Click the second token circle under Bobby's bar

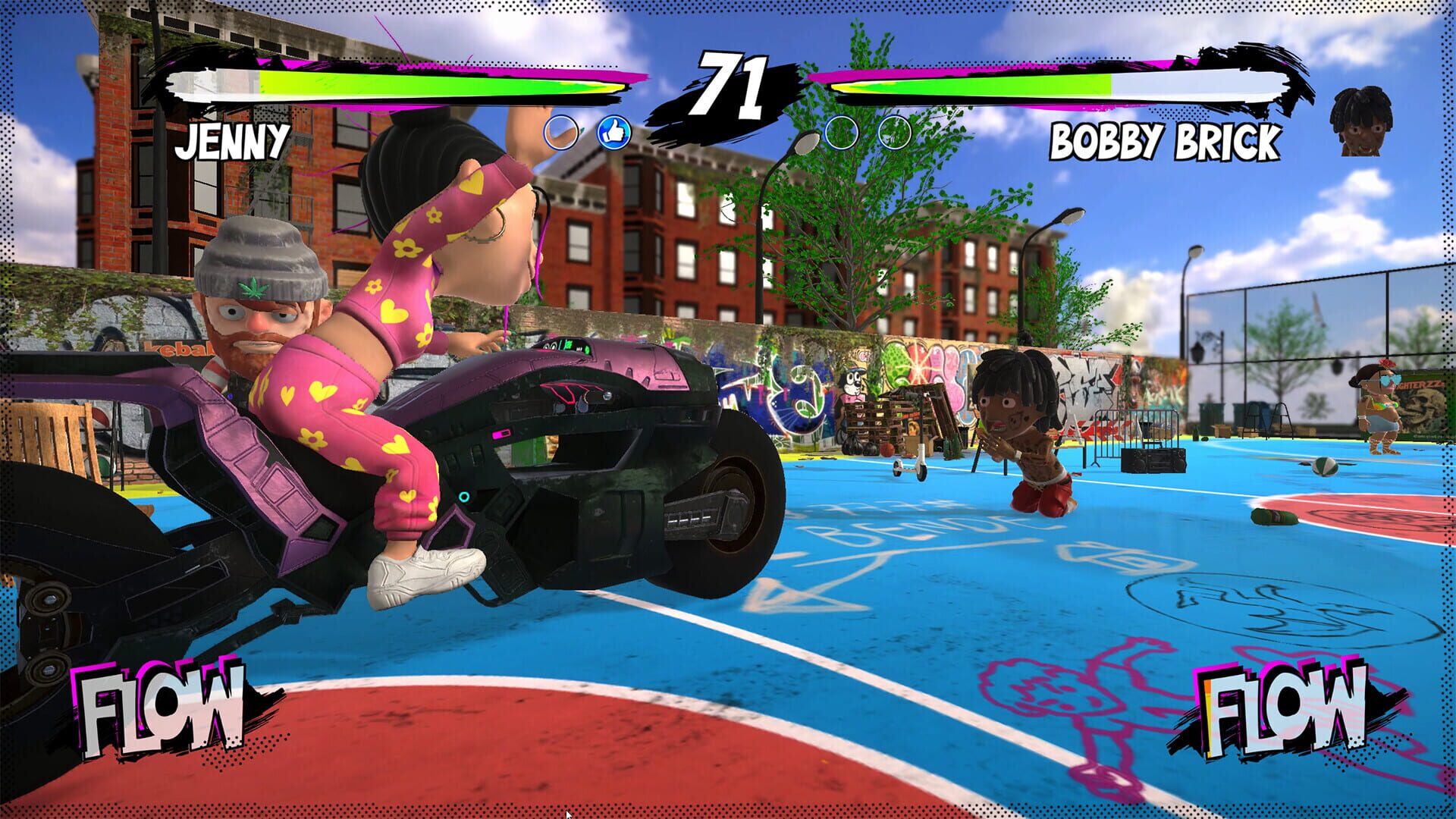pos(896,131)
